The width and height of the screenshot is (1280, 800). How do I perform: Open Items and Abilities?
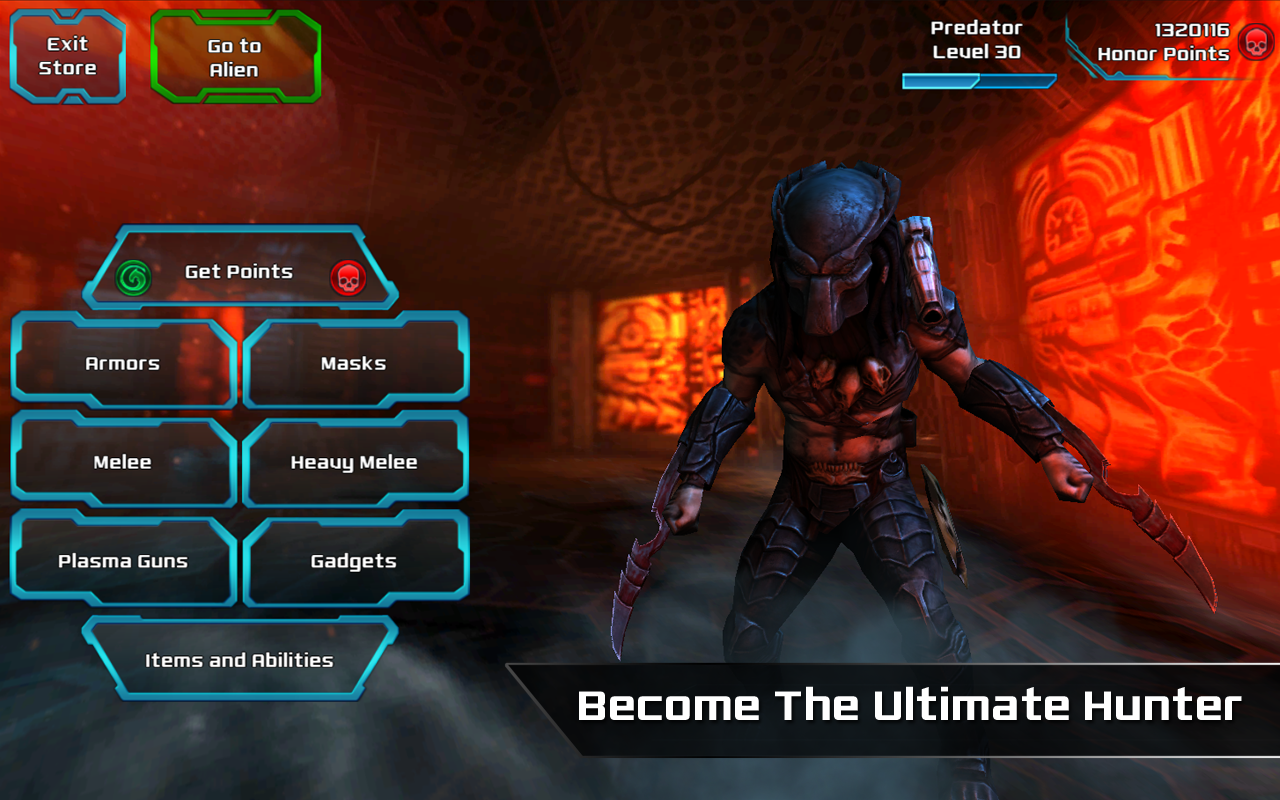point(240,660)
